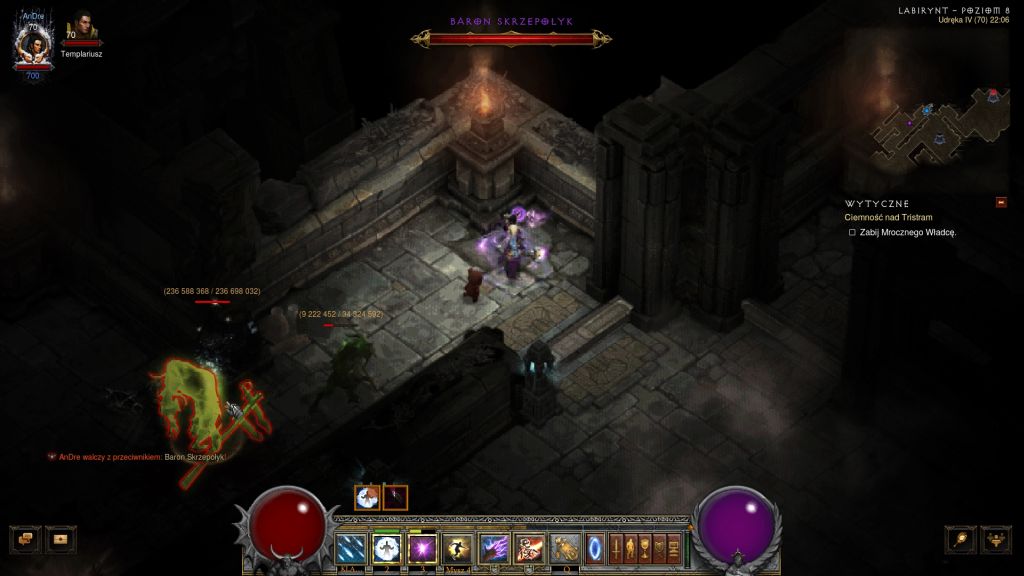The height and width of the screenshot is (576, 1024).
Task: Drink the health potion
Action: [564, 548]
